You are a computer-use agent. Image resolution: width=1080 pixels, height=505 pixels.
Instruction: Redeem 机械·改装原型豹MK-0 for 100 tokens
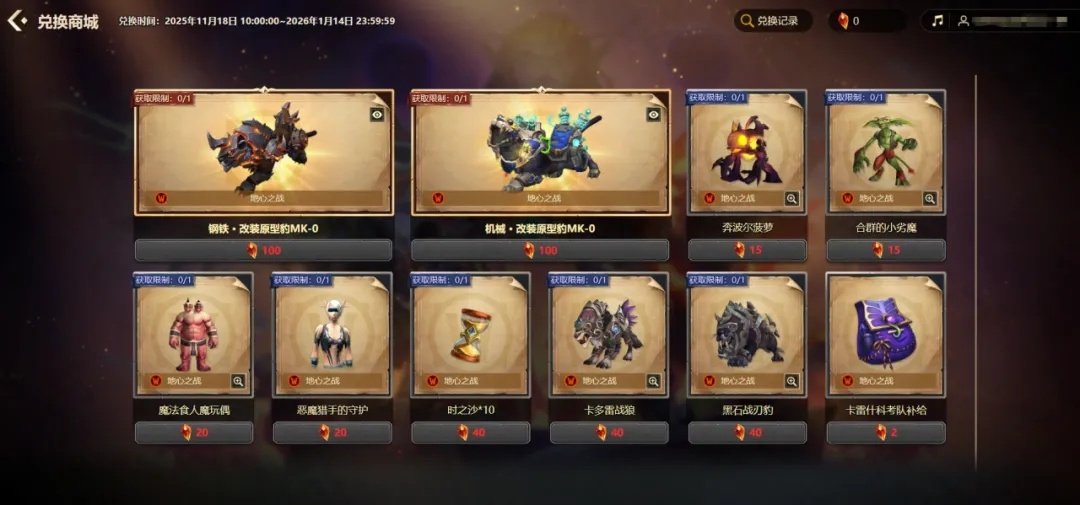[540, 250]
